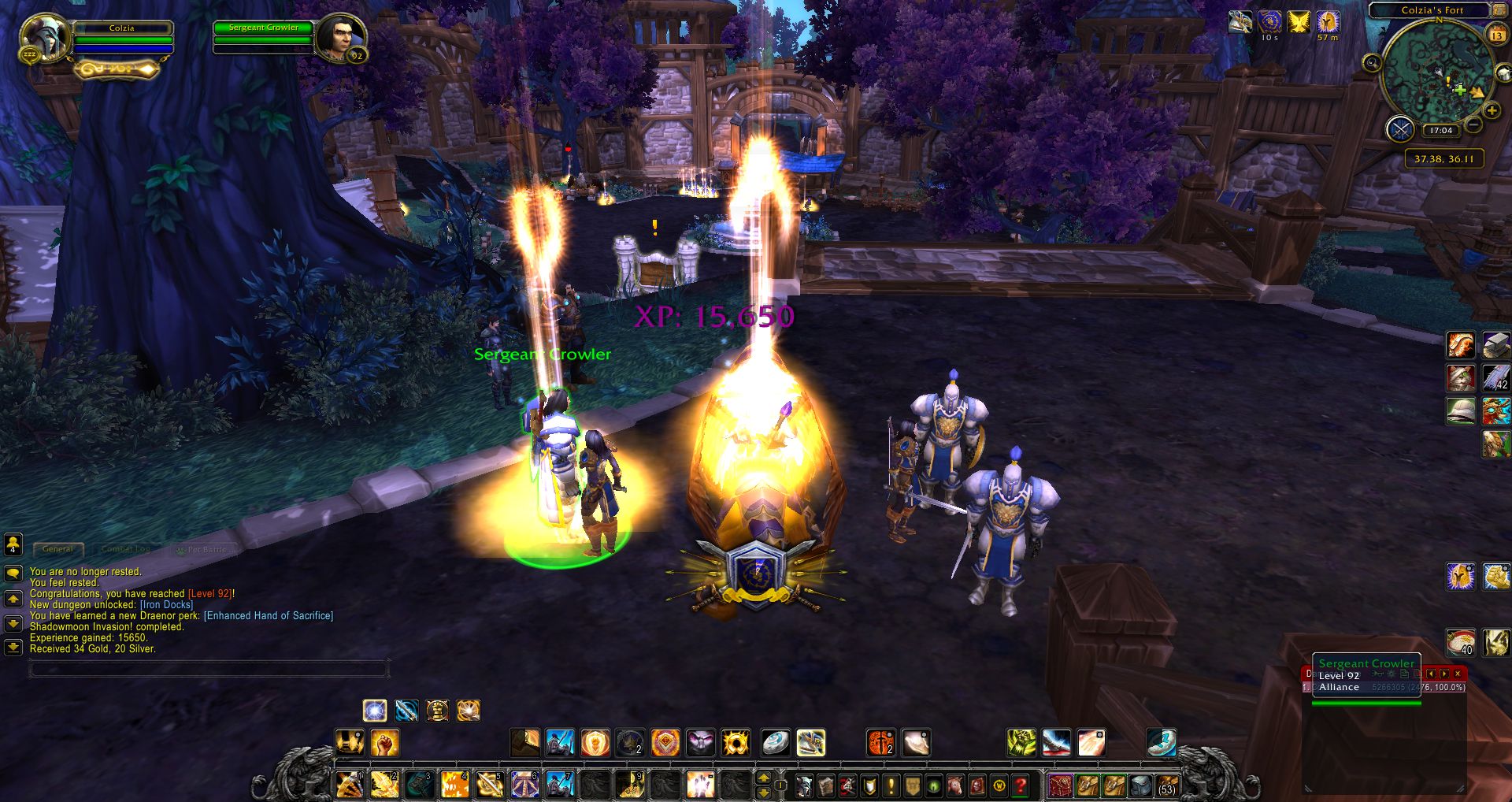Open the backpack showing 53 free slots
The height and width of the screenshot is (802, 1512).
(x=1166, y=785)
